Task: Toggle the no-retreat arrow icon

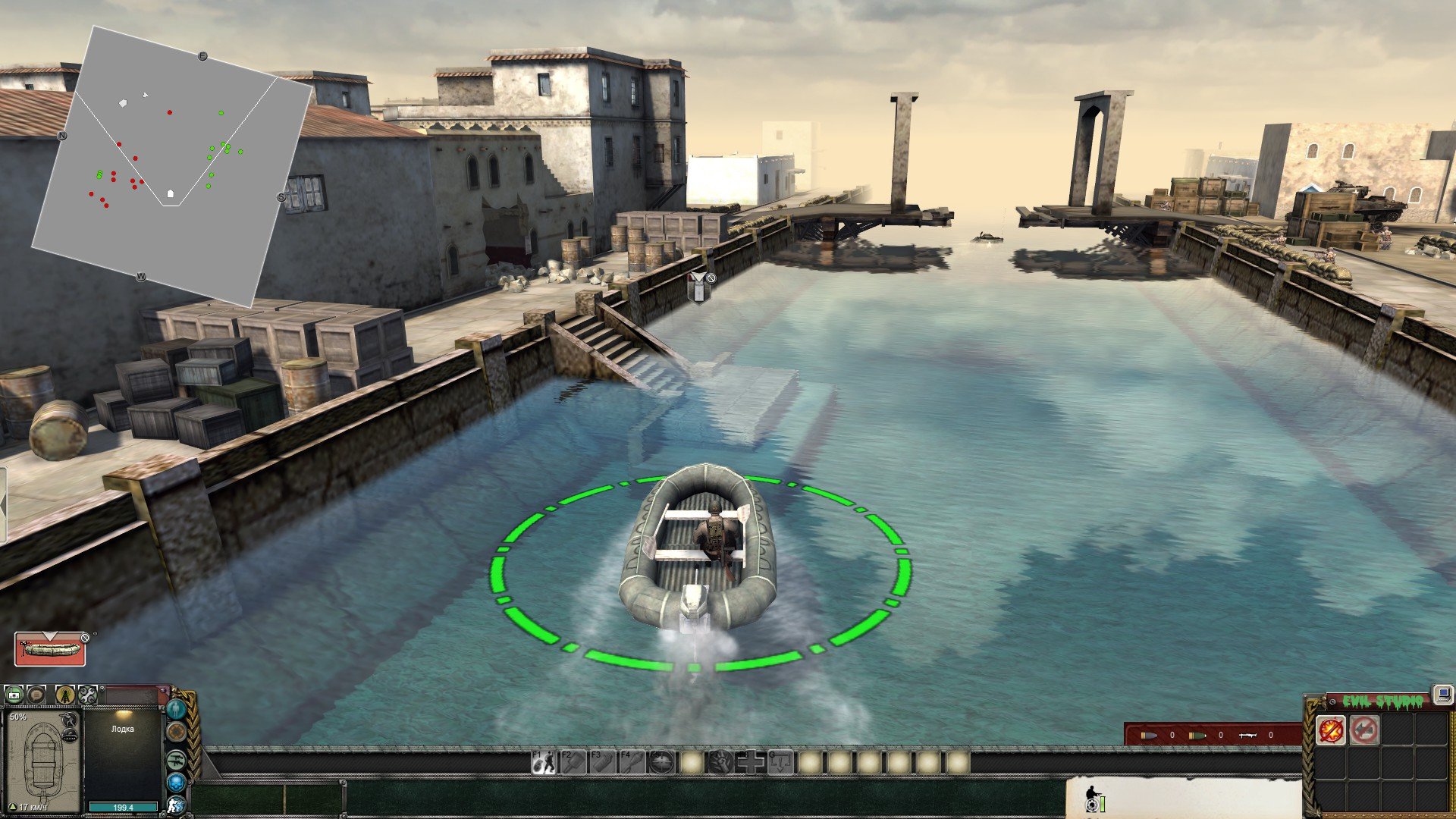Action: pos(1364,730)
